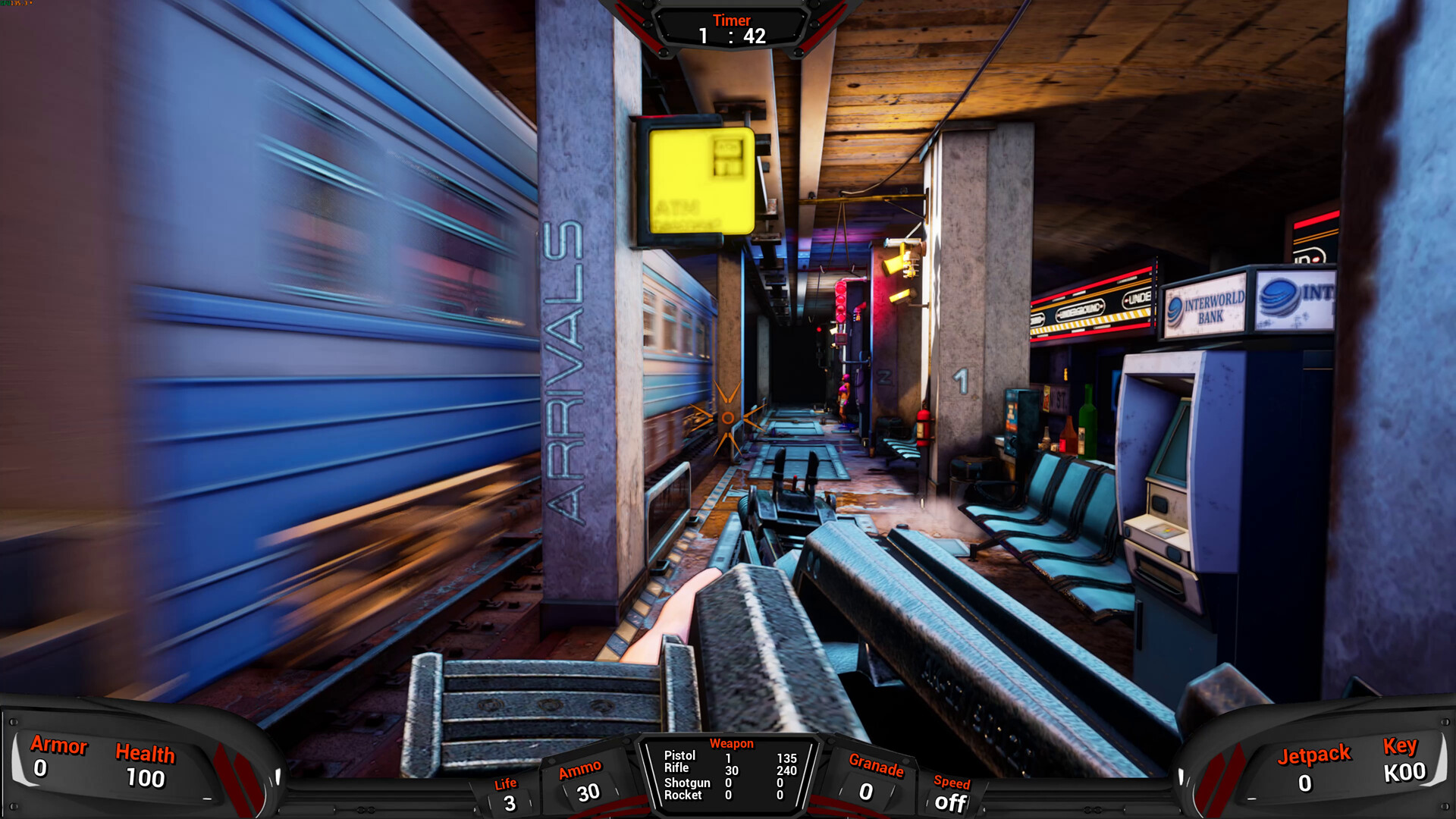Screen dimensions: 1456x819
Task: Open the Weapon panel header
Action: (730, 744)
